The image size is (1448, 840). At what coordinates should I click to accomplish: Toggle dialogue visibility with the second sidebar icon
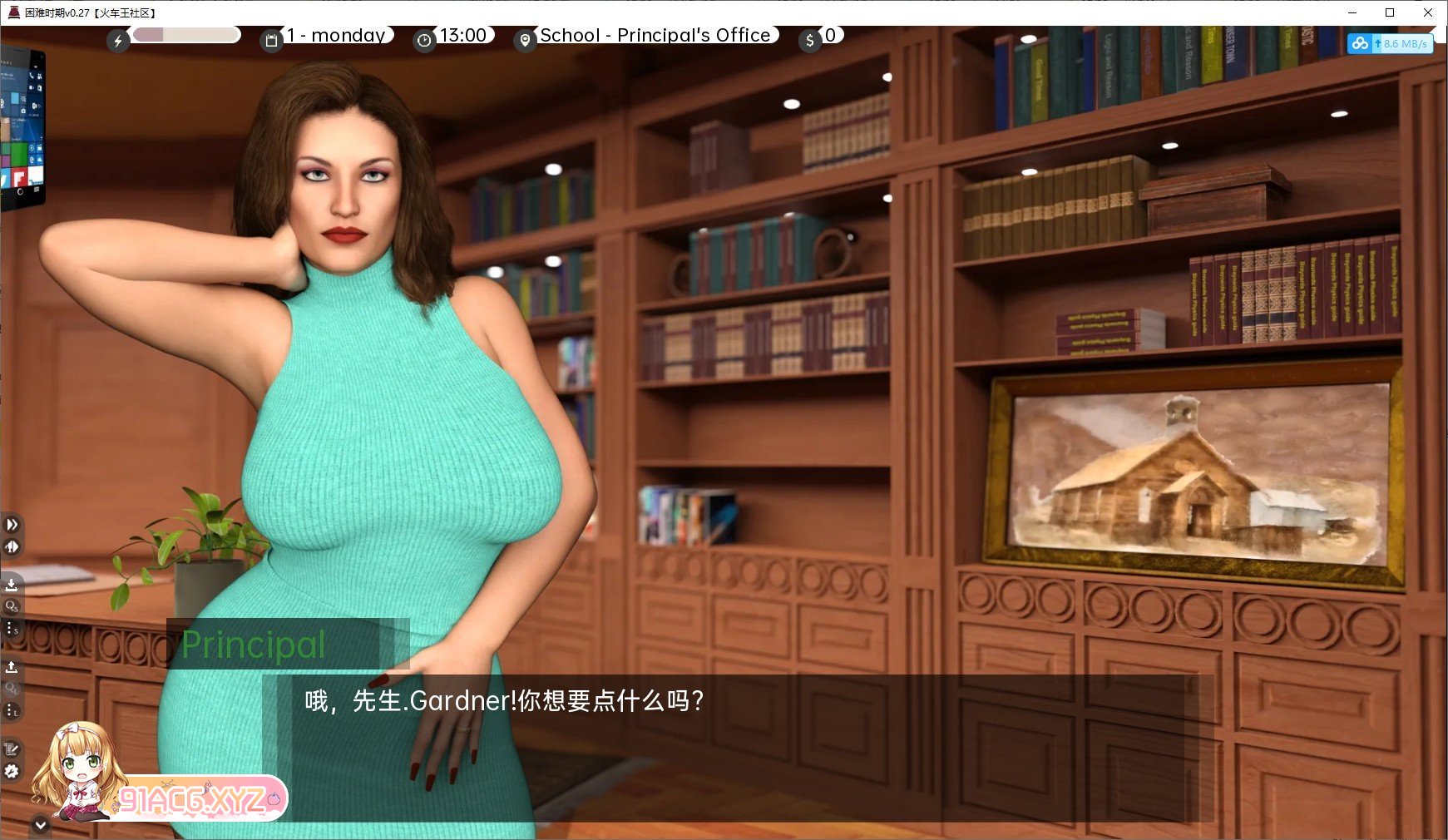pos(12,547)
